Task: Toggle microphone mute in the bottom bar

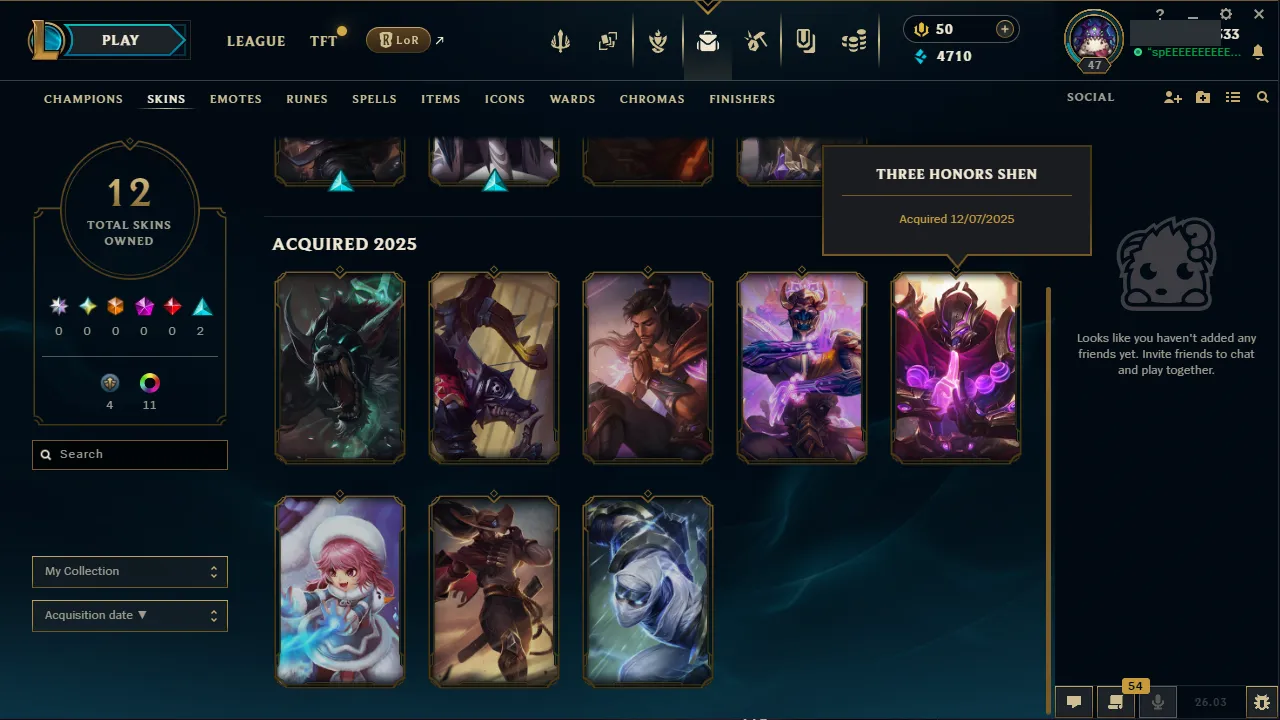Action: 1157,701
